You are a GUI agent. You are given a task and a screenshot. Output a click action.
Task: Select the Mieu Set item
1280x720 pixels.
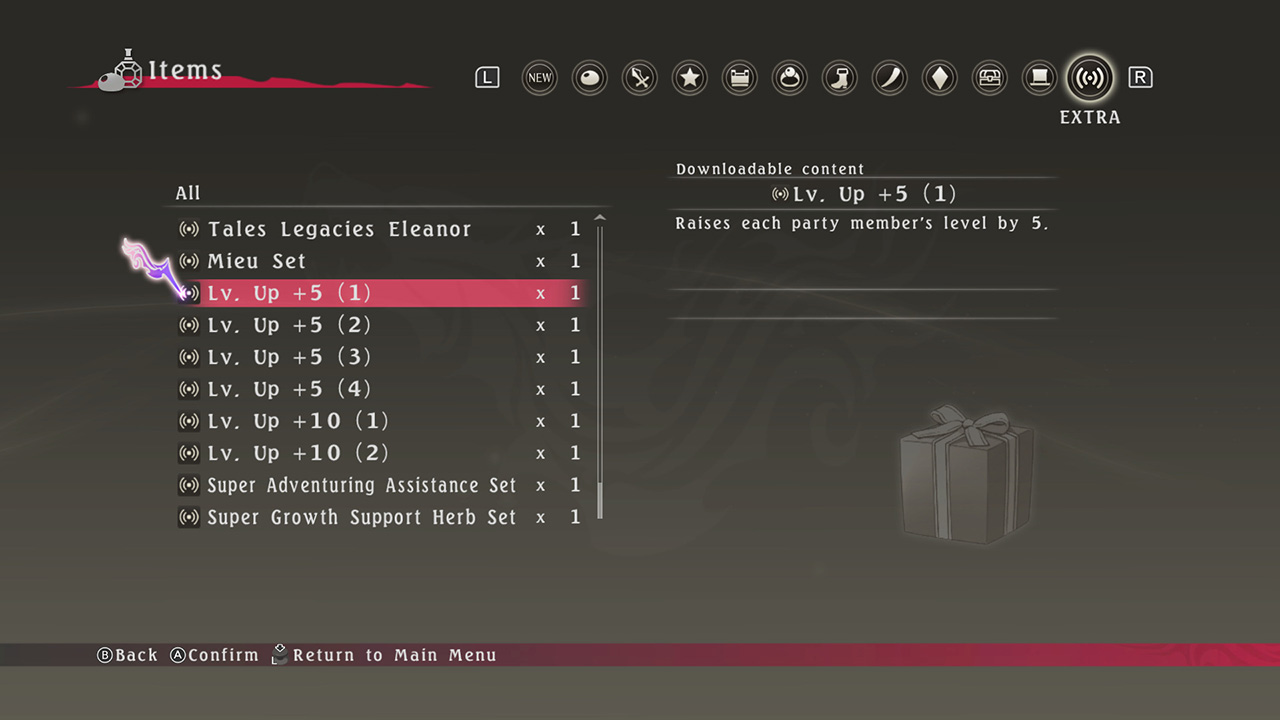(x=257, y=261)
